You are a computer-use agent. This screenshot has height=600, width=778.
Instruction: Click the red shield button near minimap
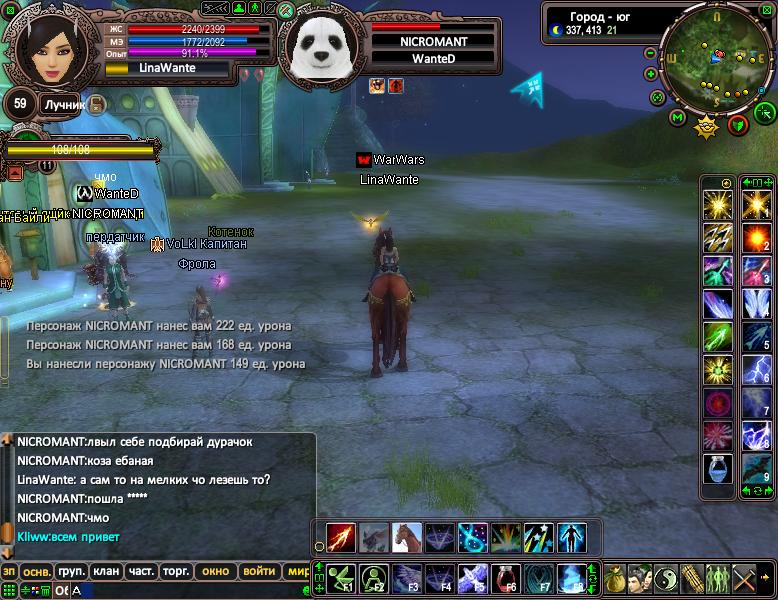pos(738,125)
